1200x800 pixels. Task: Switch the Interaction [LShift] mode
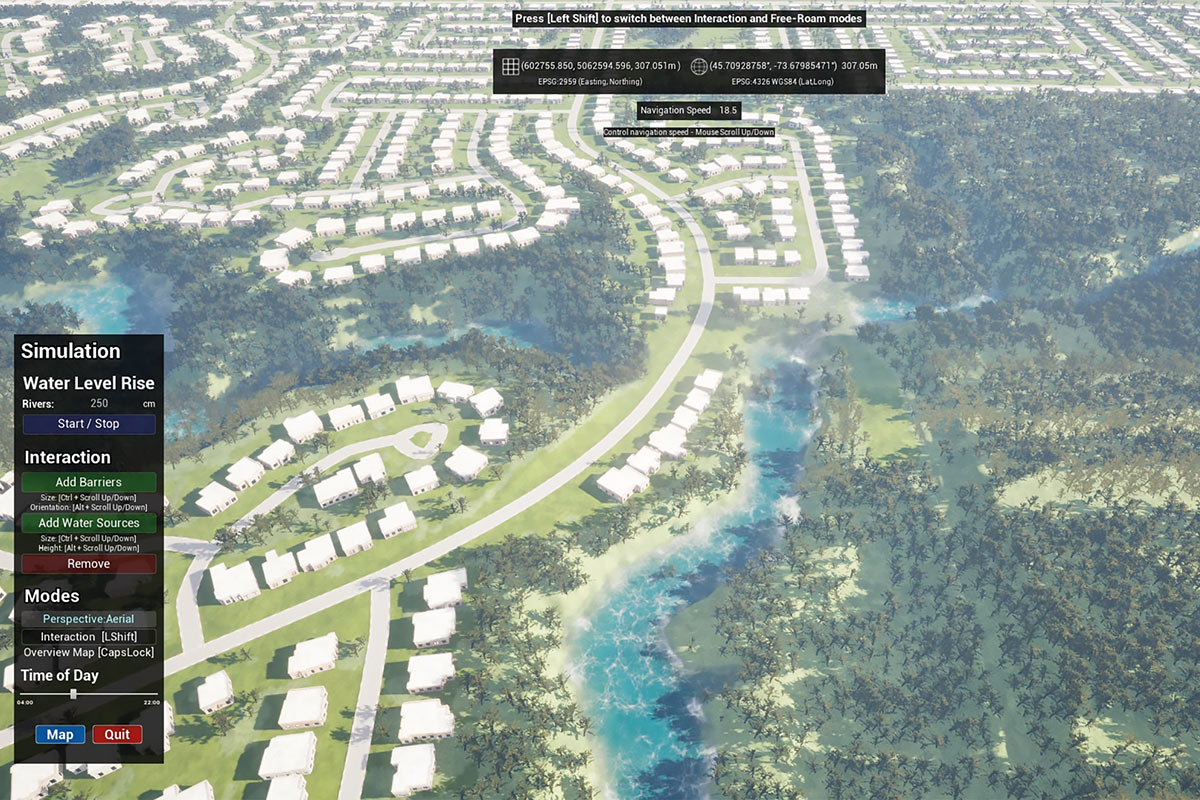(x=89, y=637)
